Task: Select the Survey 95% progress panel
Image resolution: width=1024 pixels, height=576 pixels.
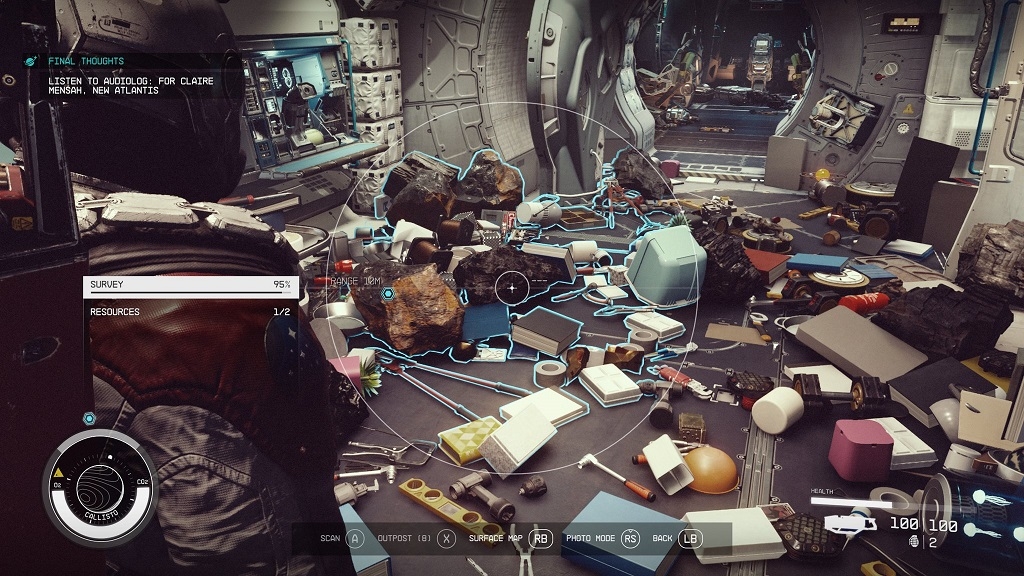Action: [x=190, y=285]
